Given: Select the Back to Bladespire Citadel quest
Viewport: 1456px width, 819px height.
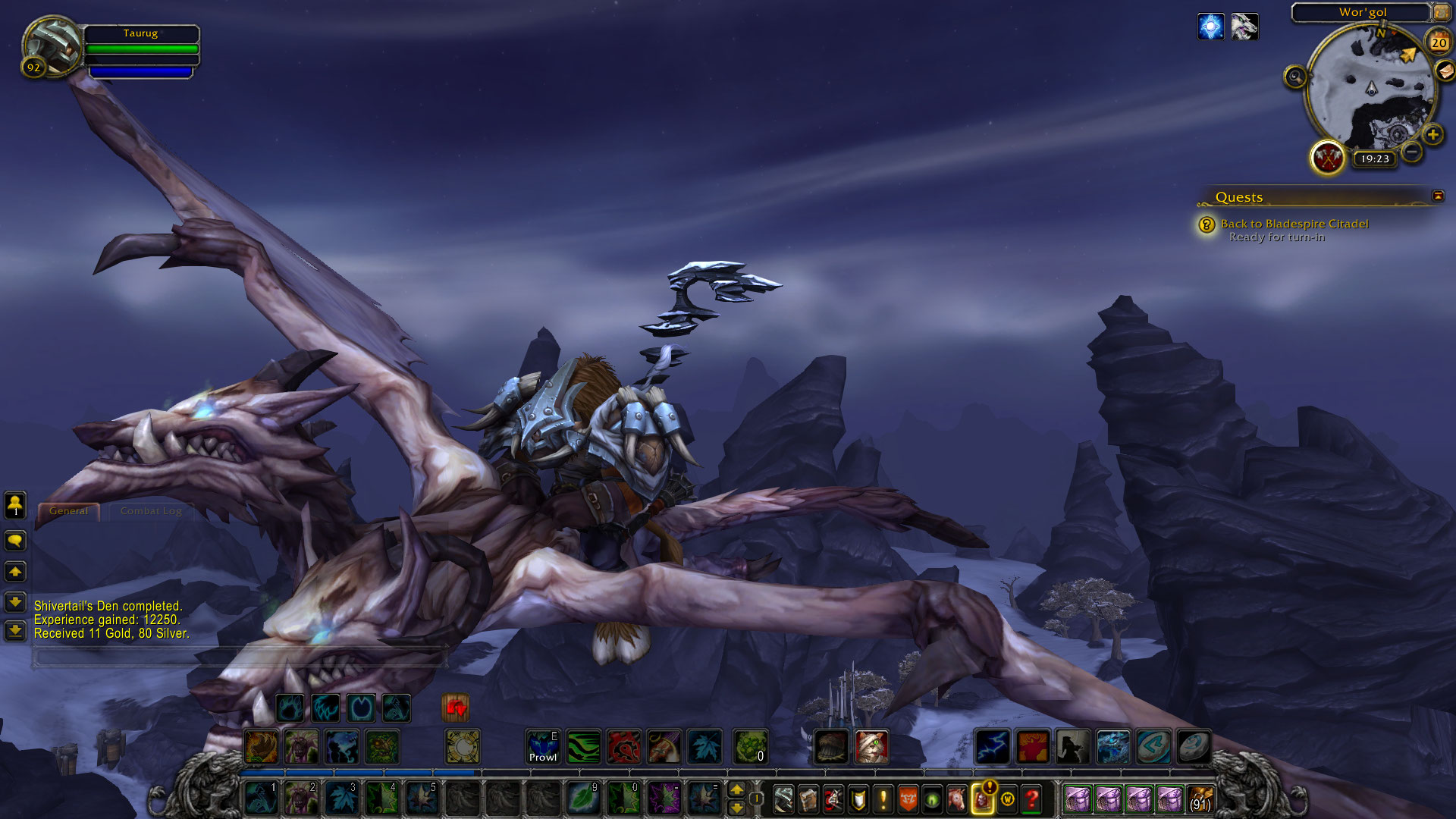Looking at the screenshot, I should point(1294,224).
